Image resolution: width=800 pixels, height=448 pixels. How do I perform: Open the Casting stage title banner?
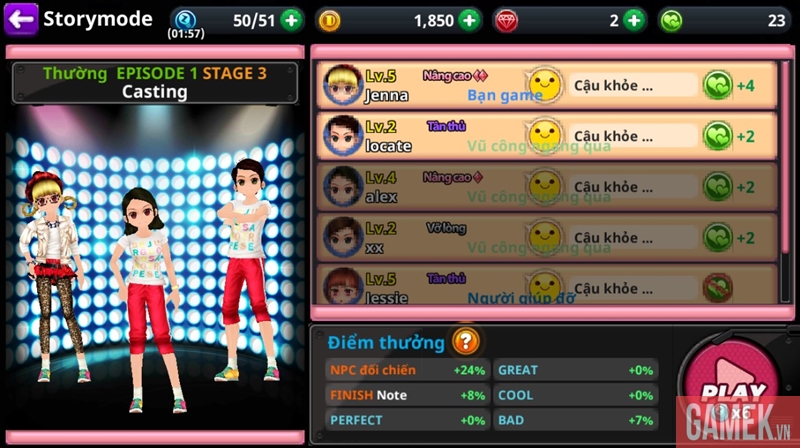click(154, 83)
